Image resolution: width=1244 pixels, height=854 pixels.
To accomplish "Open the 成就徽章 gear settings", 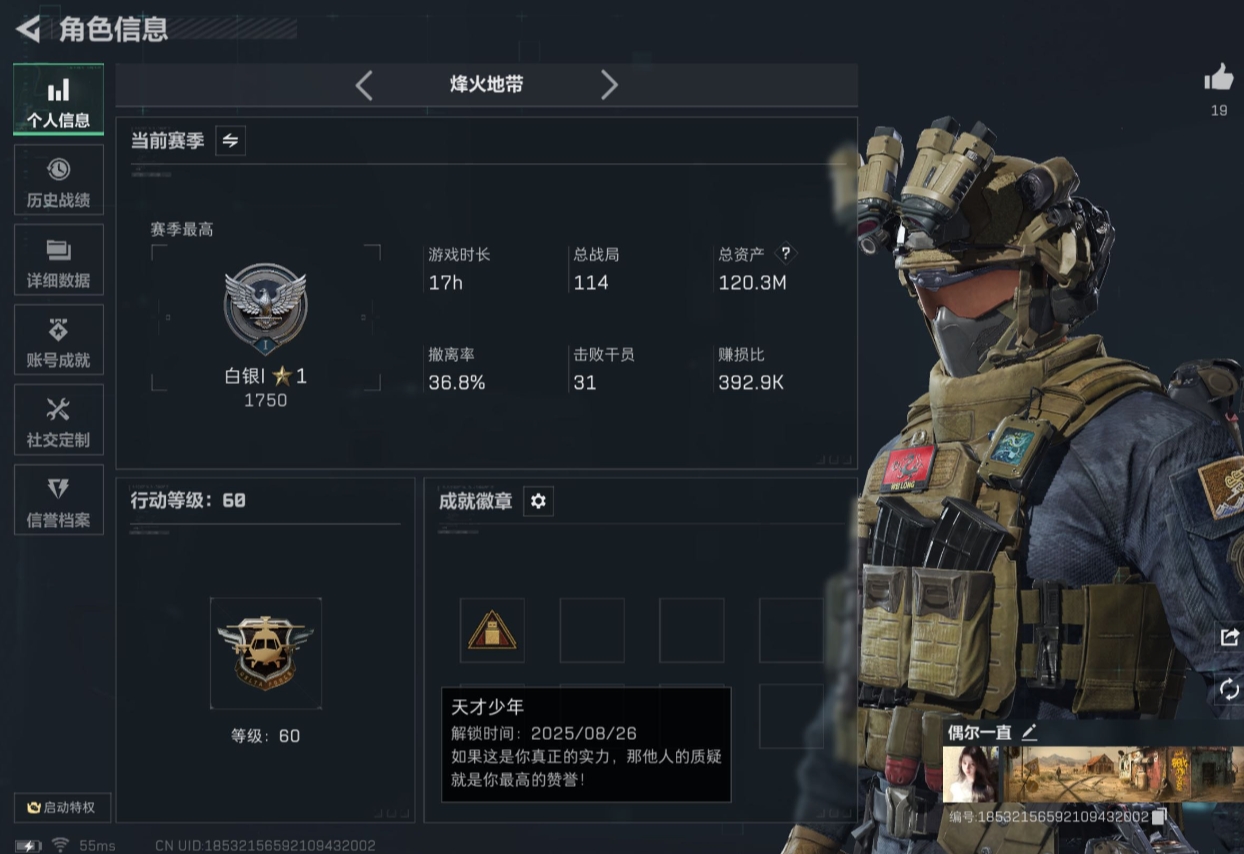I will point(538,501).
